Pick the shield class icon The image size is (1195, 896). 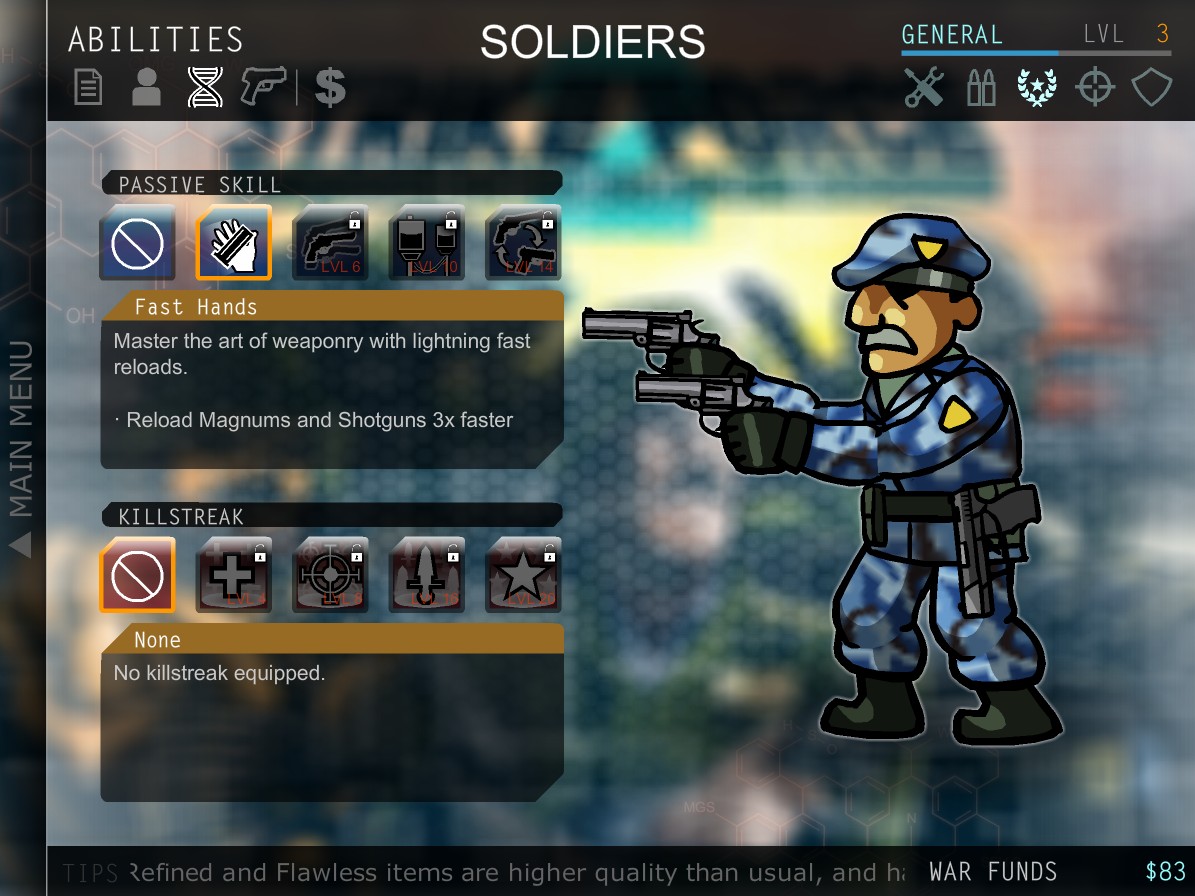point(1151,88)
